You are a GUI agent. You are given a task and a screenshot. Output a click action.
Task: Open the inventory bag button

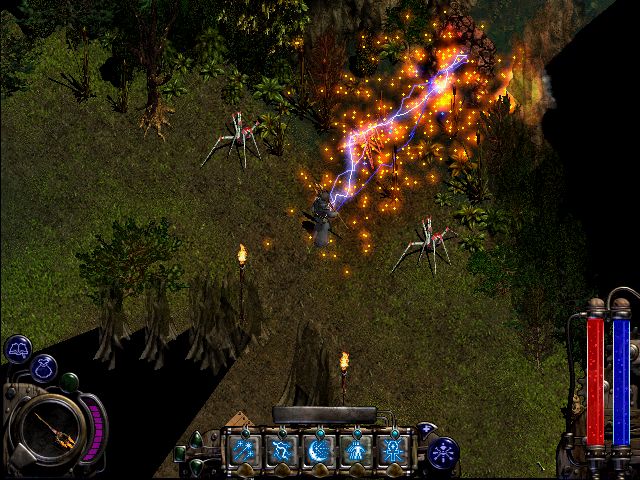42,369
